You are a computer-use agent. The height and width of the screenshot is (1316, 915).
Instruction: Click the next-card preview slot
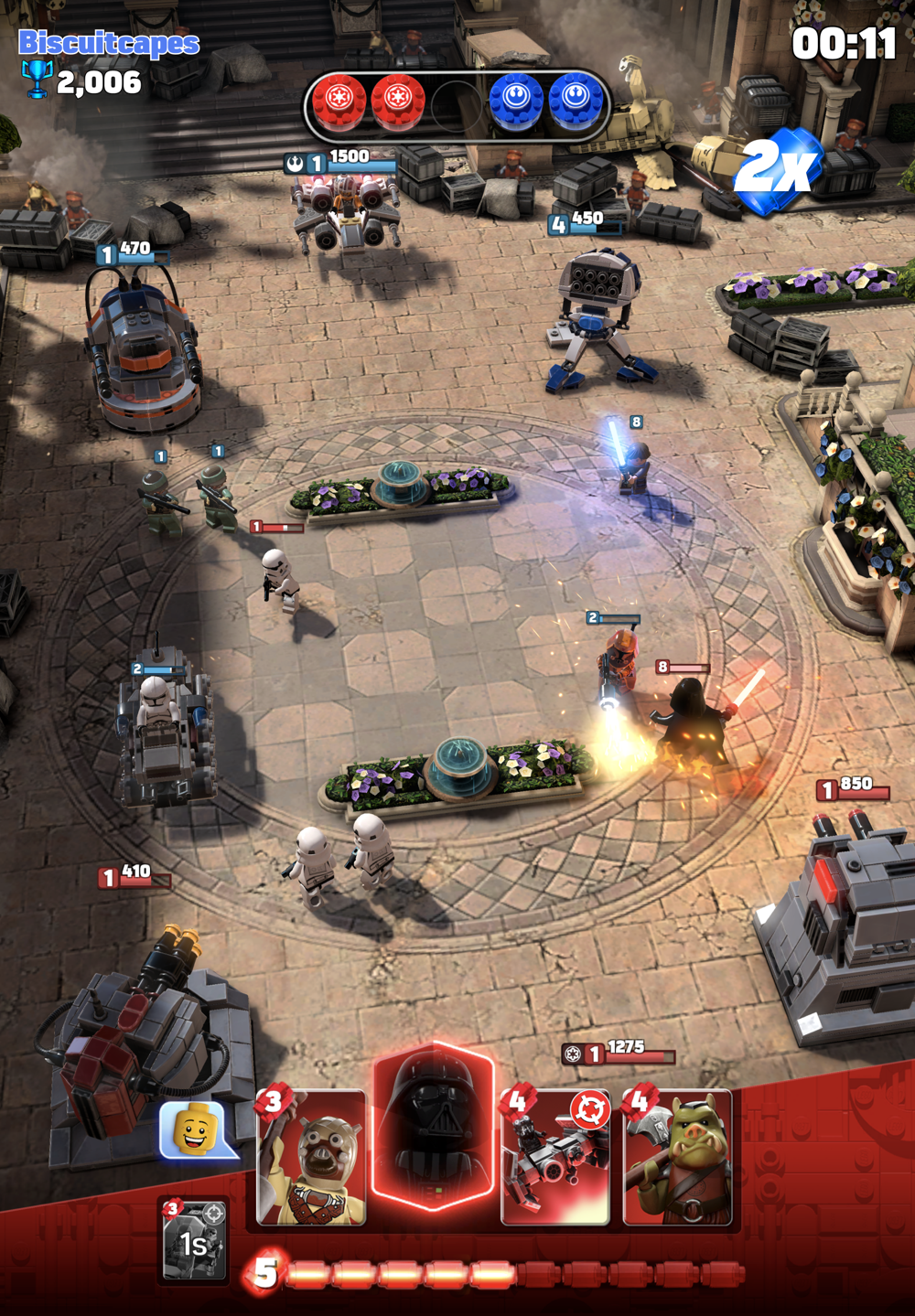pyautogui.click(x=194, y=1240)
